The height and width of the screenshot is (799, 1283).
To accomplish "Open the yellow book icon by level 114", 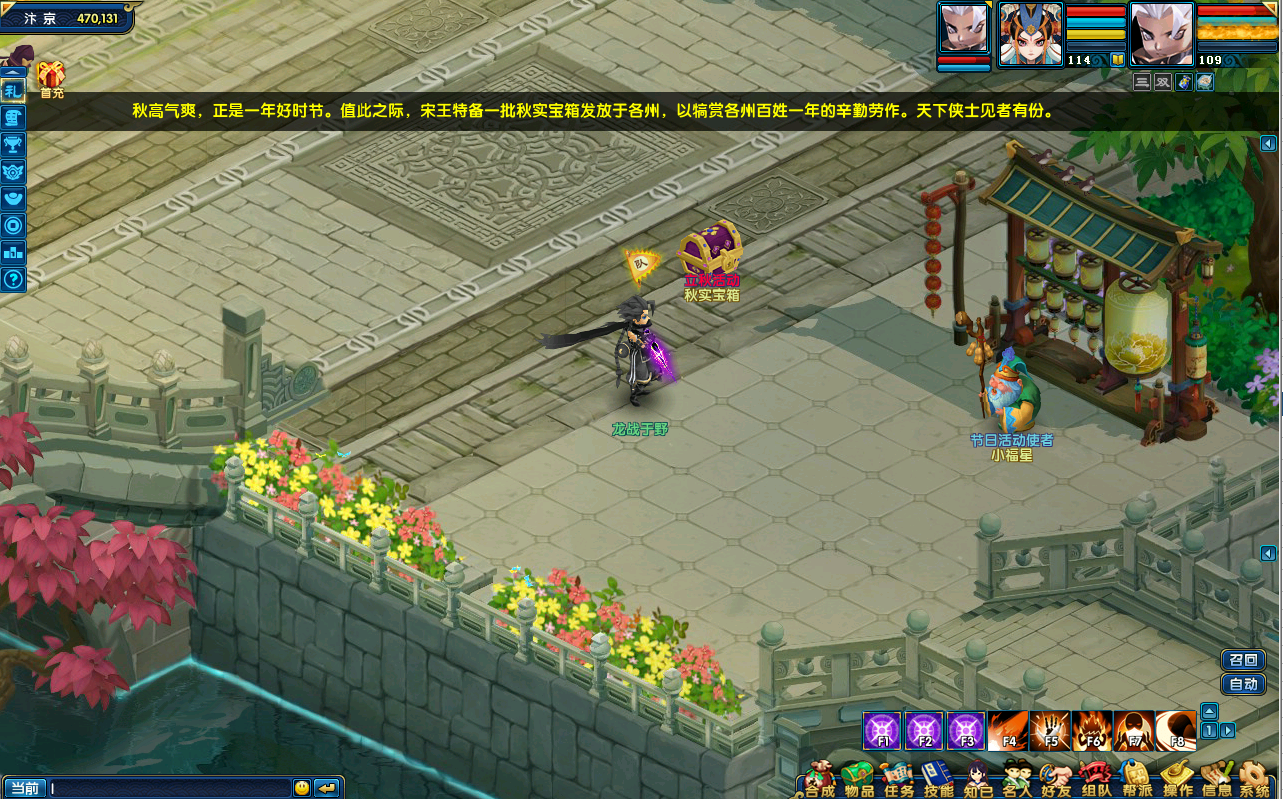I will [1118, 60].
